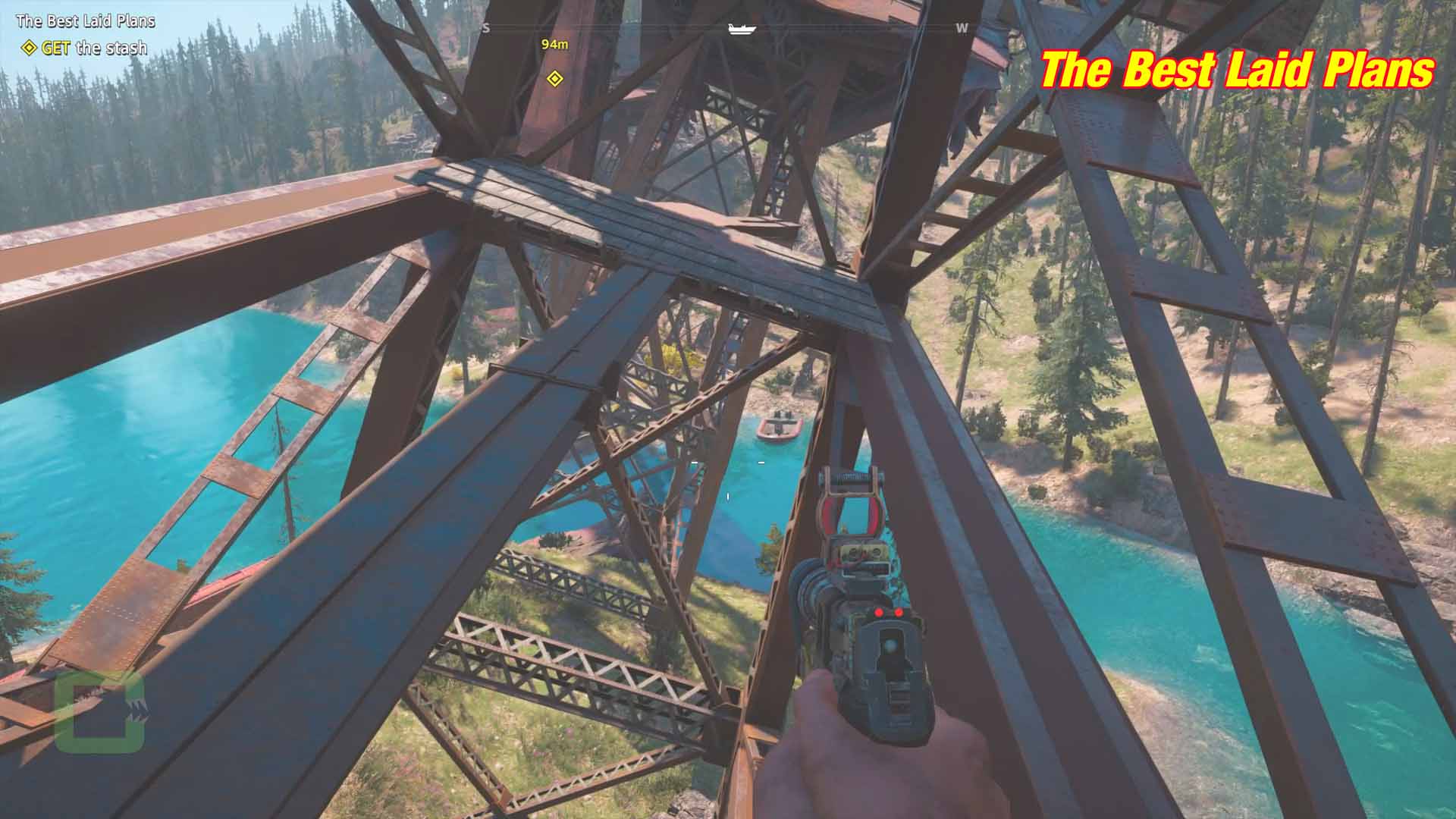1456x819 pixels.
Task: Click the yellow diamond objective waypoint marker
Action: (555, 78)
